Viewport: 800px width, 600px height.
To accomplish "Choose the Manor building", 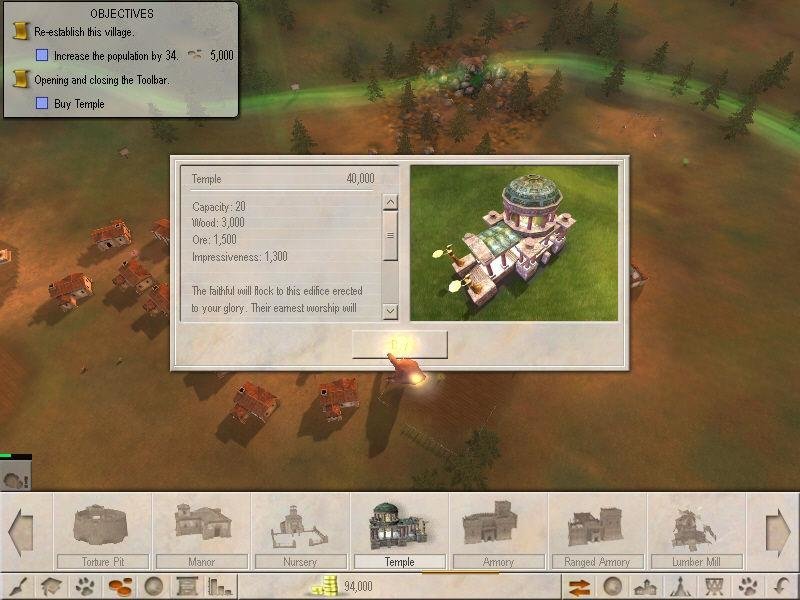I will [x=201, y=531].
